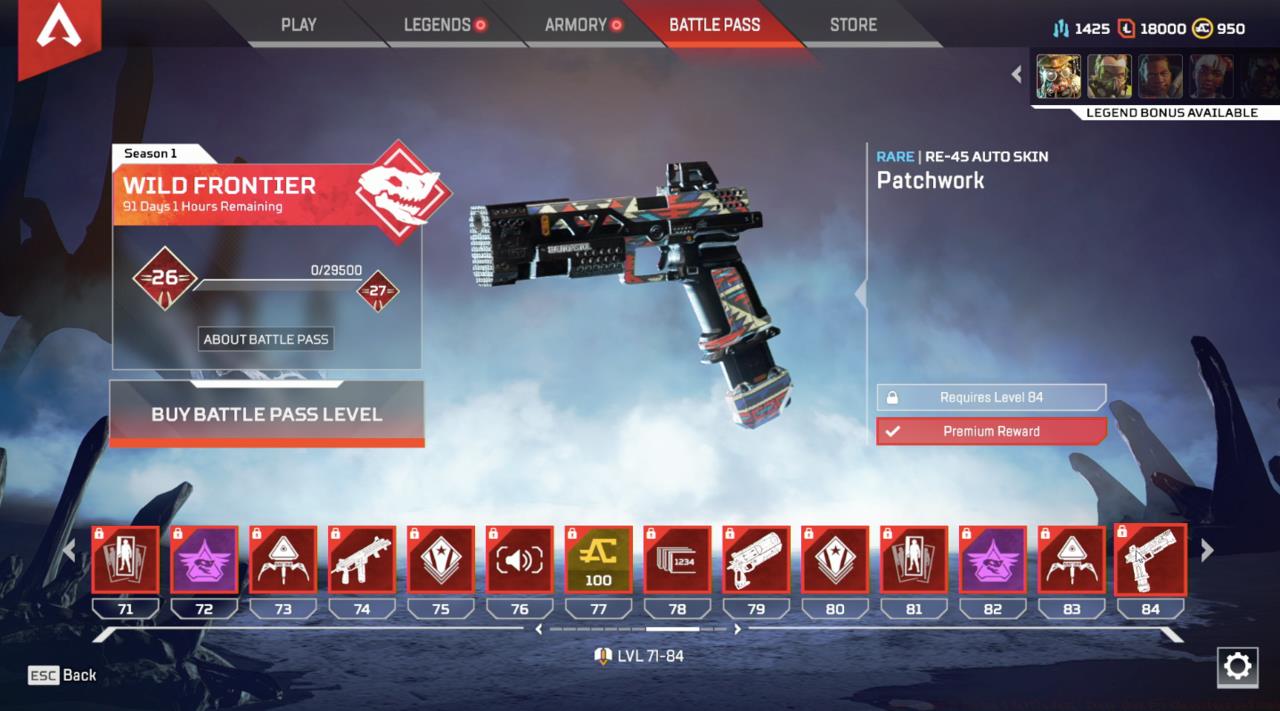The image size is (1280, 711).
Task: Select the level 79 revolver skin reward
Action: 756,560
